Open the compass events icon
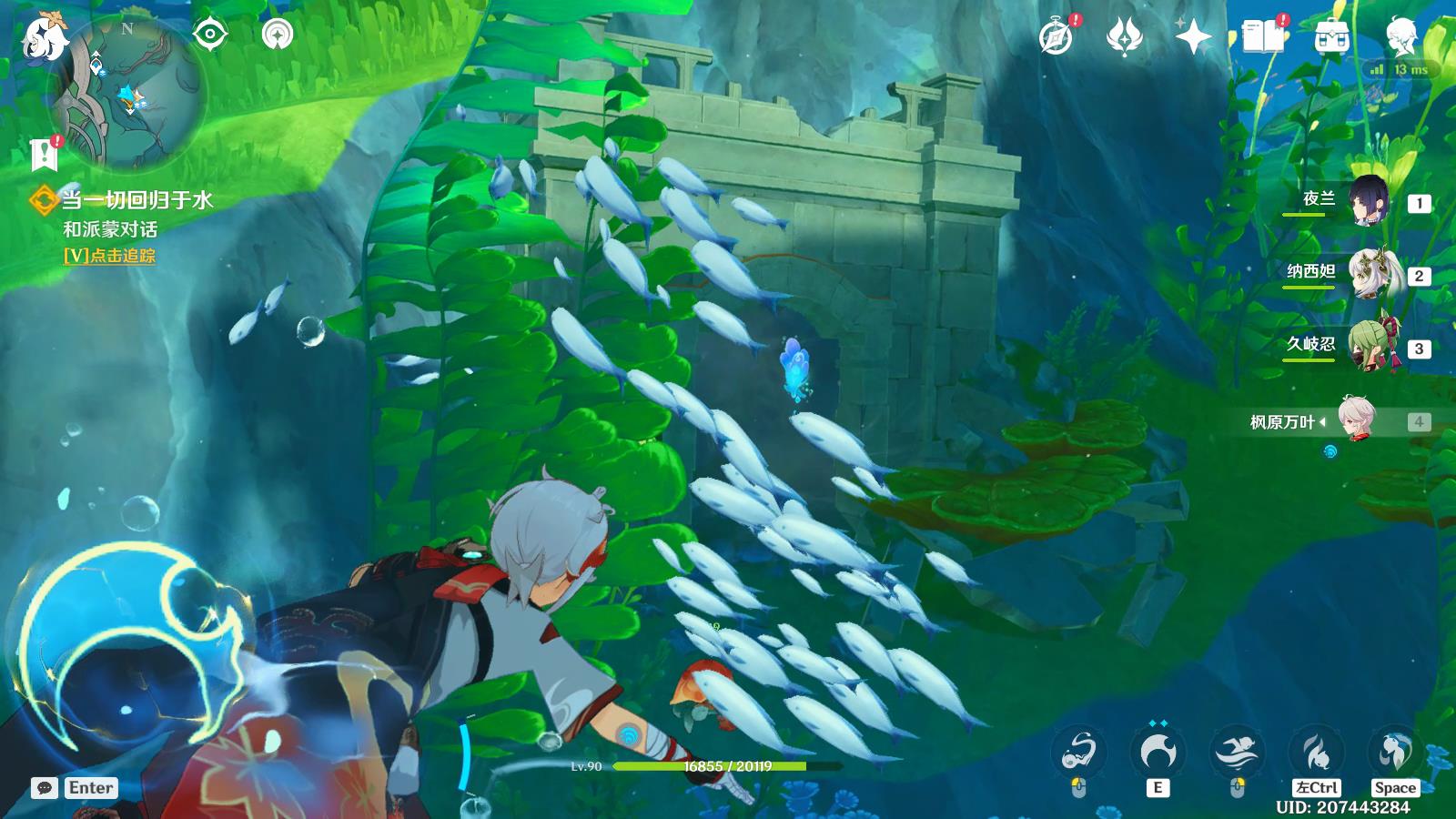Image resolution: width=1456 pixels, height=819 pixels. [1057, 37]
